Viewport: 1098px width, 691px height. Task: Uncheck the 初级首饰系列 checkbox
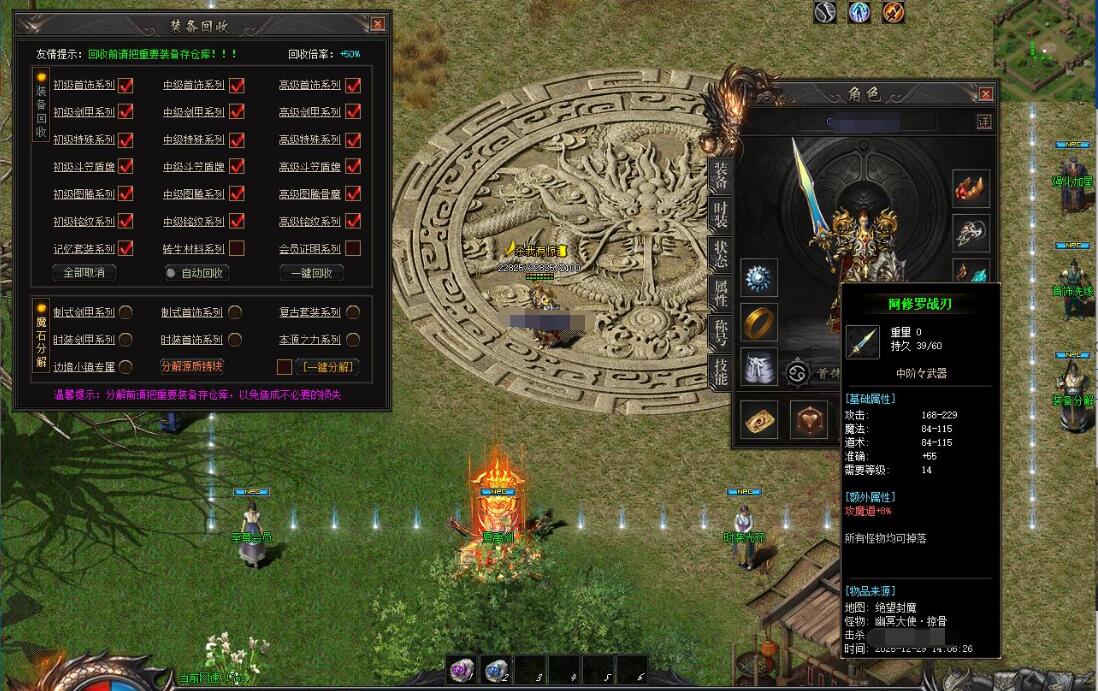click(x=126, y=85)
